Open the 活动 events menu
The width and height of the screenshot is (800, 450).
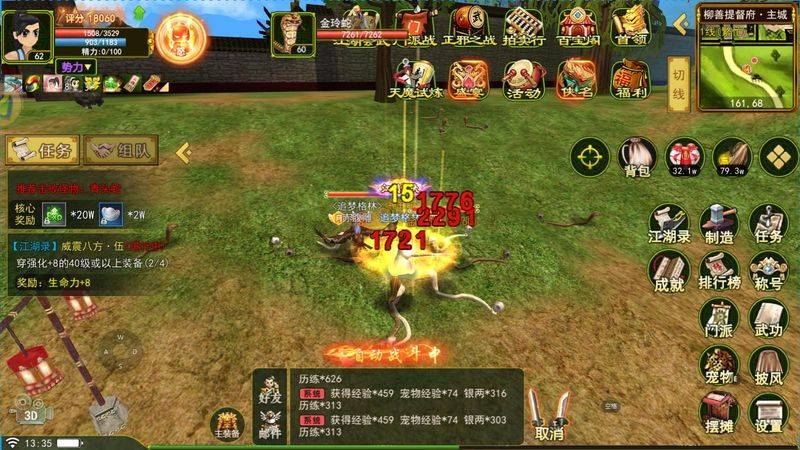point(523,80)
